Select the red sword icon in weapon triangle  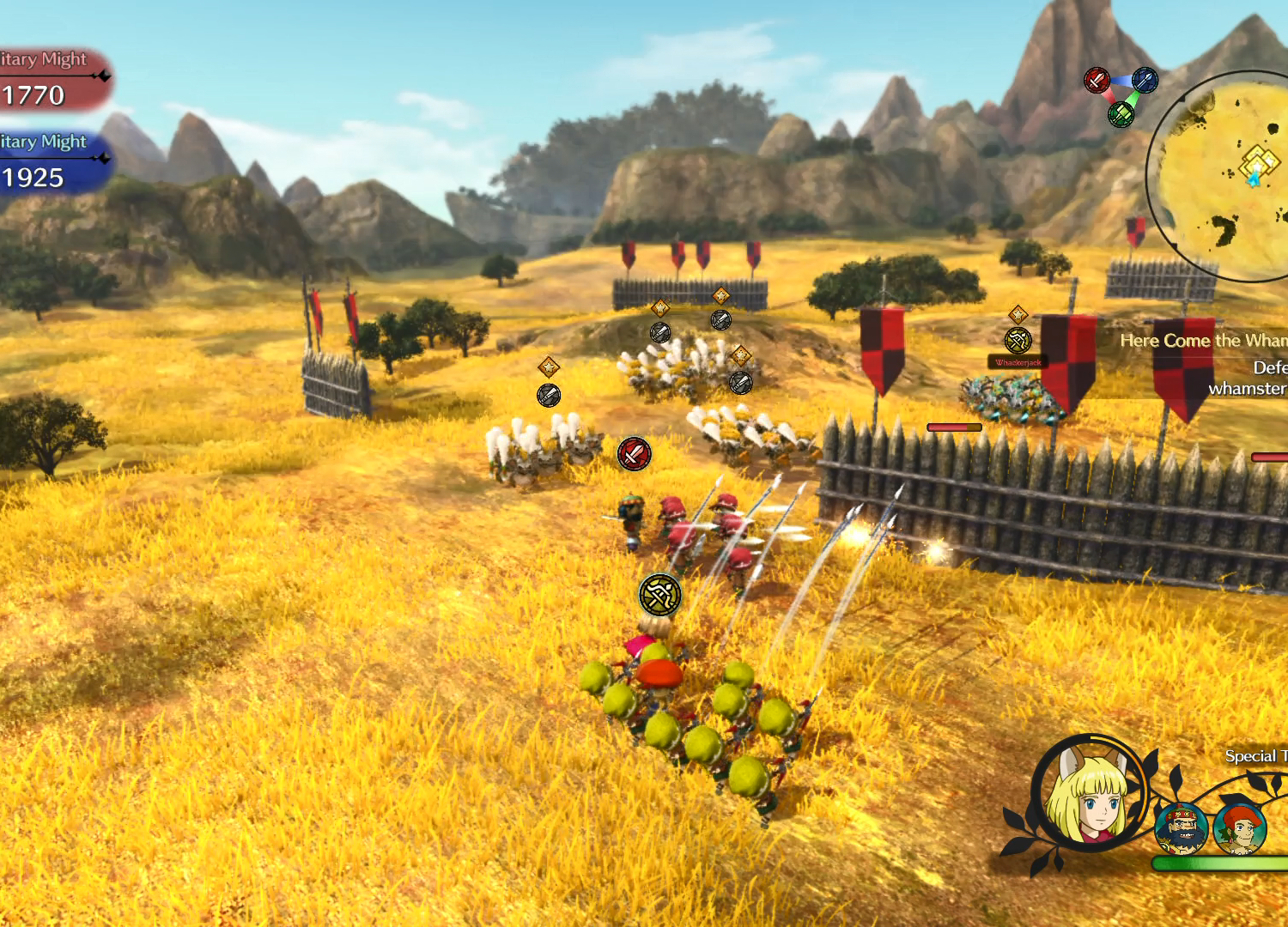[x=1097, y=81]
